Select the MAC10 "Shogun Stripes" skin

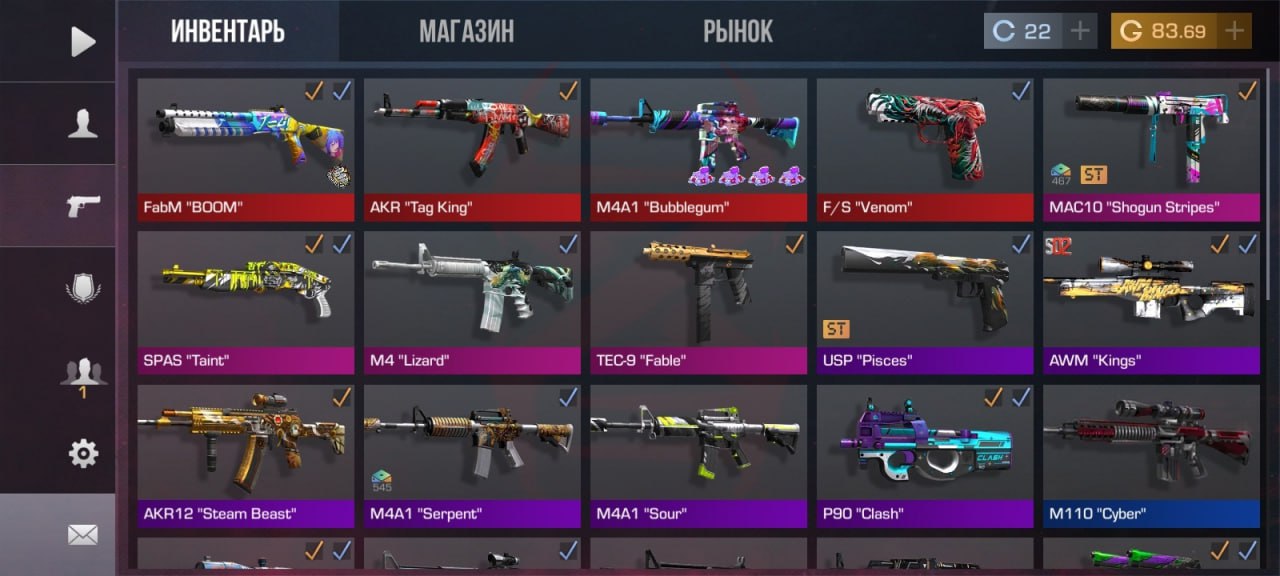click(1151, 140)
